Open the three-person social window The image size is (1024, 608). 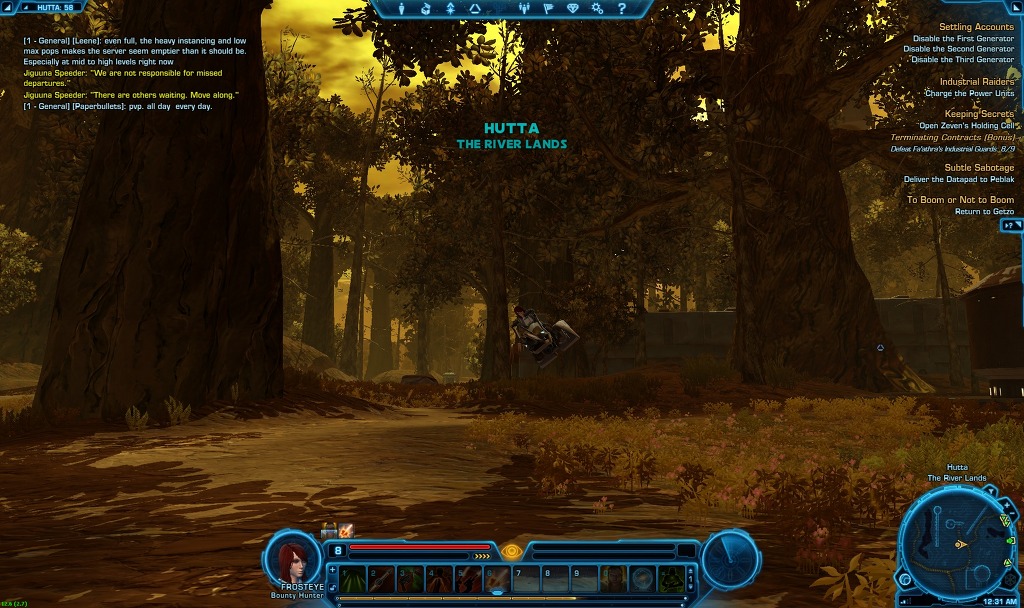click(525, 9)
